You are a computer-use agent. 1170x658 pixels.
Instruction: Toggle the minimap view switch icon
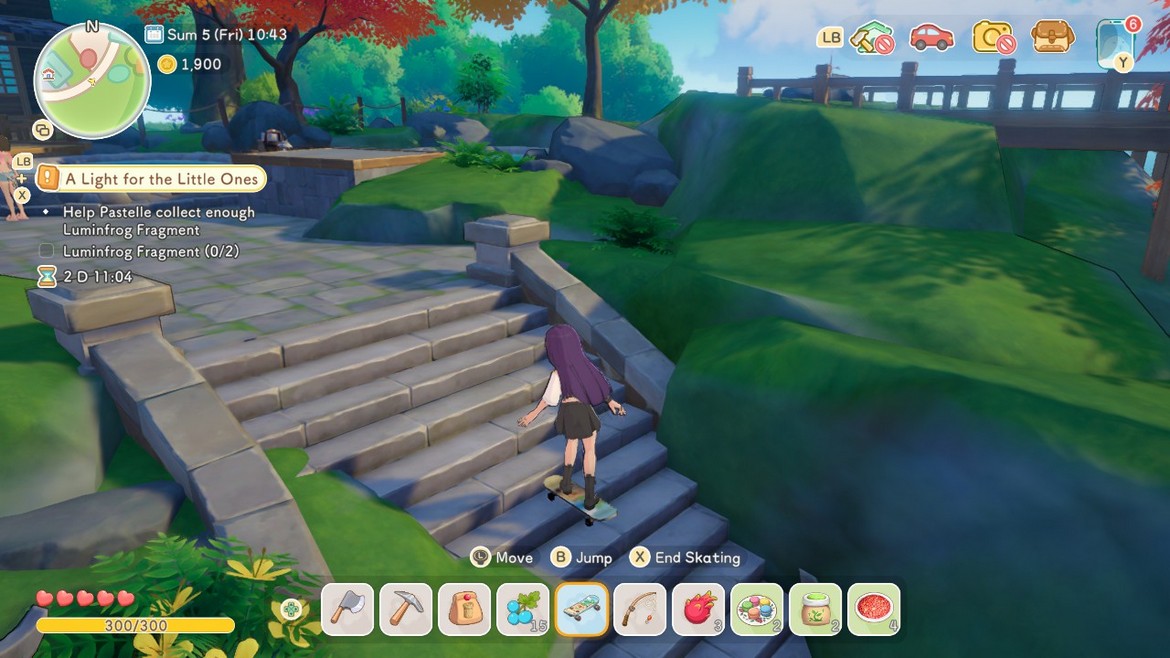tap(42, 130)
